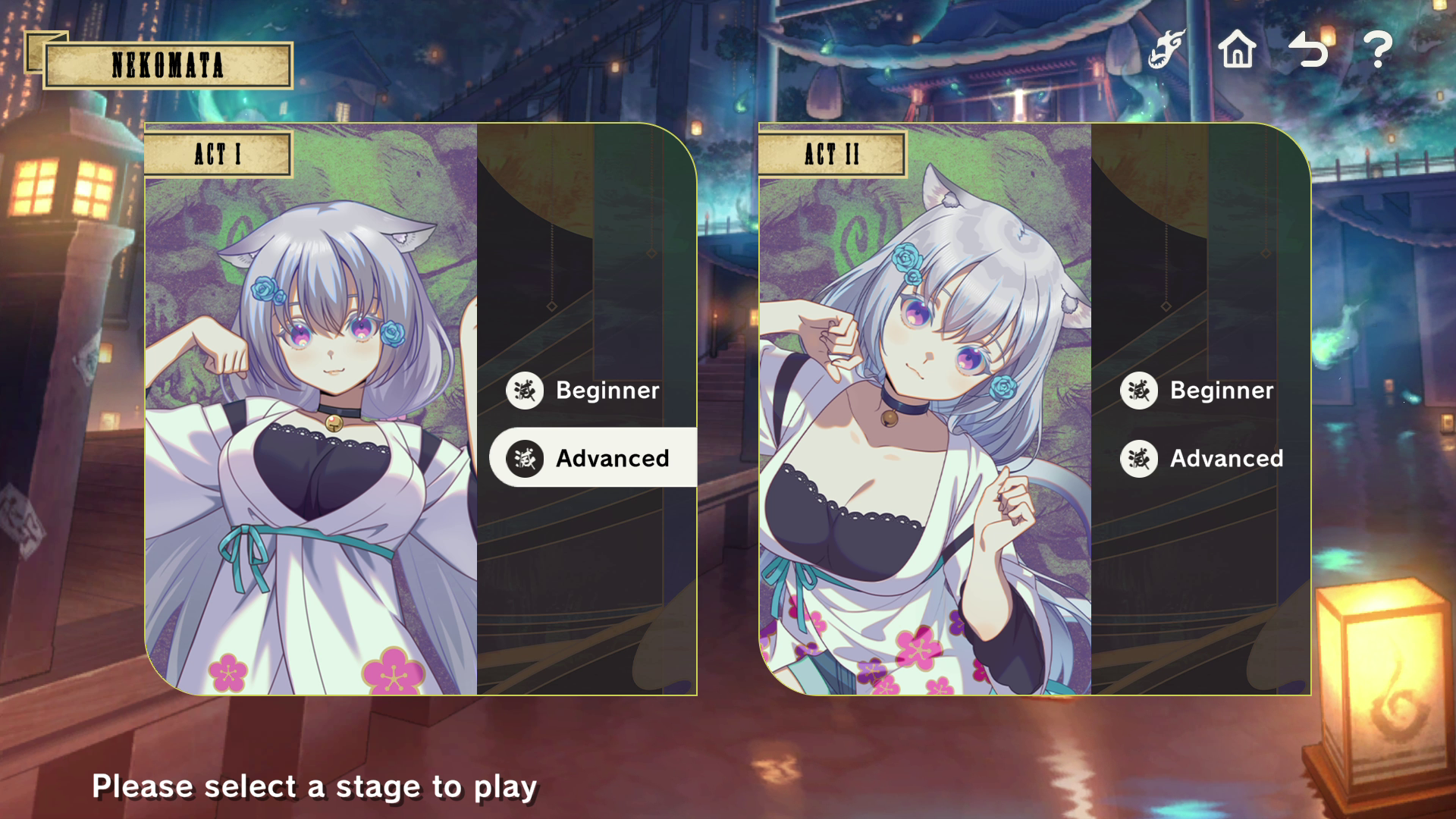Click the home icon
1456x819 pixels.
[x=1237, y=50]
